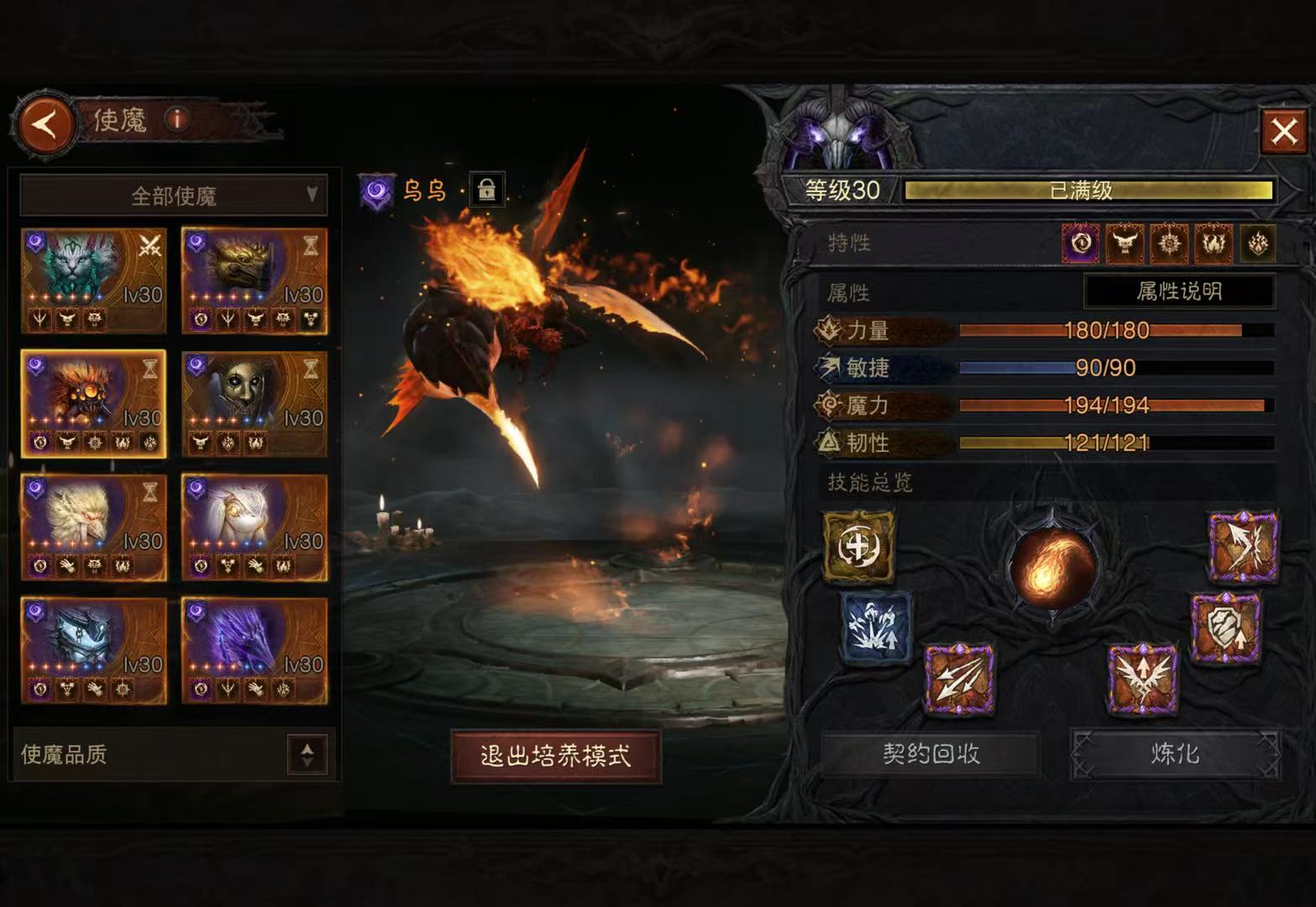The width and height of the screenshot is (1316, 907).
Task: Go back with the round arrow button
Action: click(x=45, y=125)
